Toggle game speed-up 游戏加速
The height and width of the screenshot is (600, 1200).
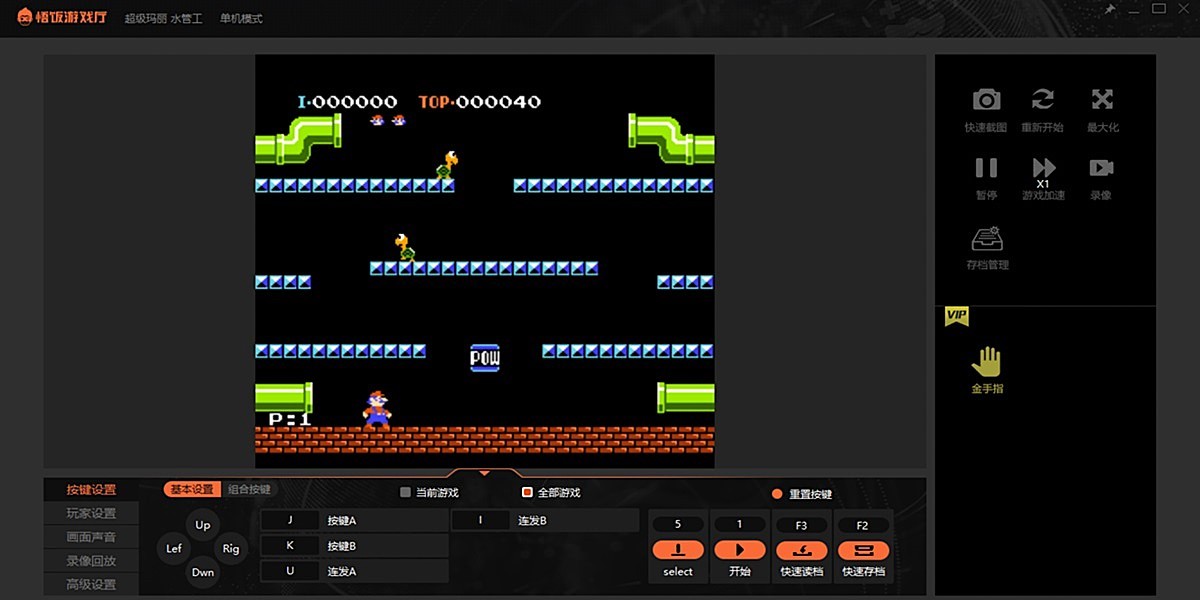(1043, 168)
